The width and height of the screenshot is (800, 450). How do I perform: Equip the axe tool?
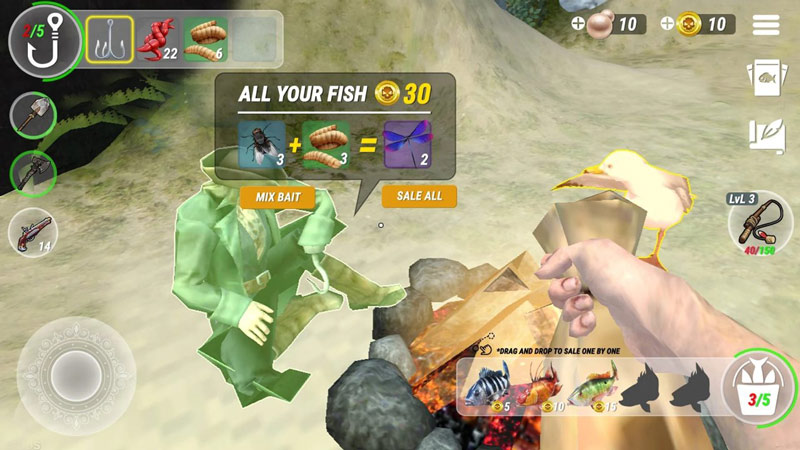(33, 174)
